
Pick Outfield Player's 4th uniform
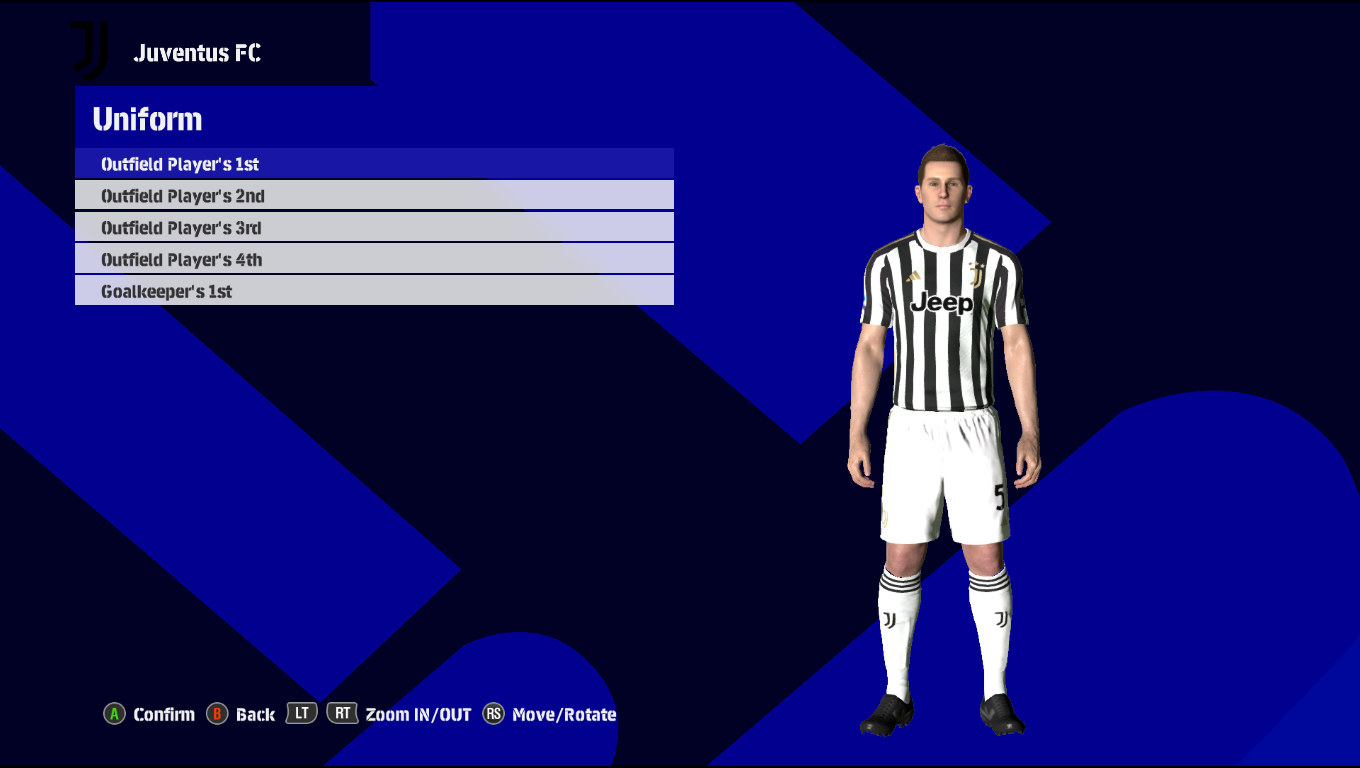pyautogui.click(x=374, y=260)
